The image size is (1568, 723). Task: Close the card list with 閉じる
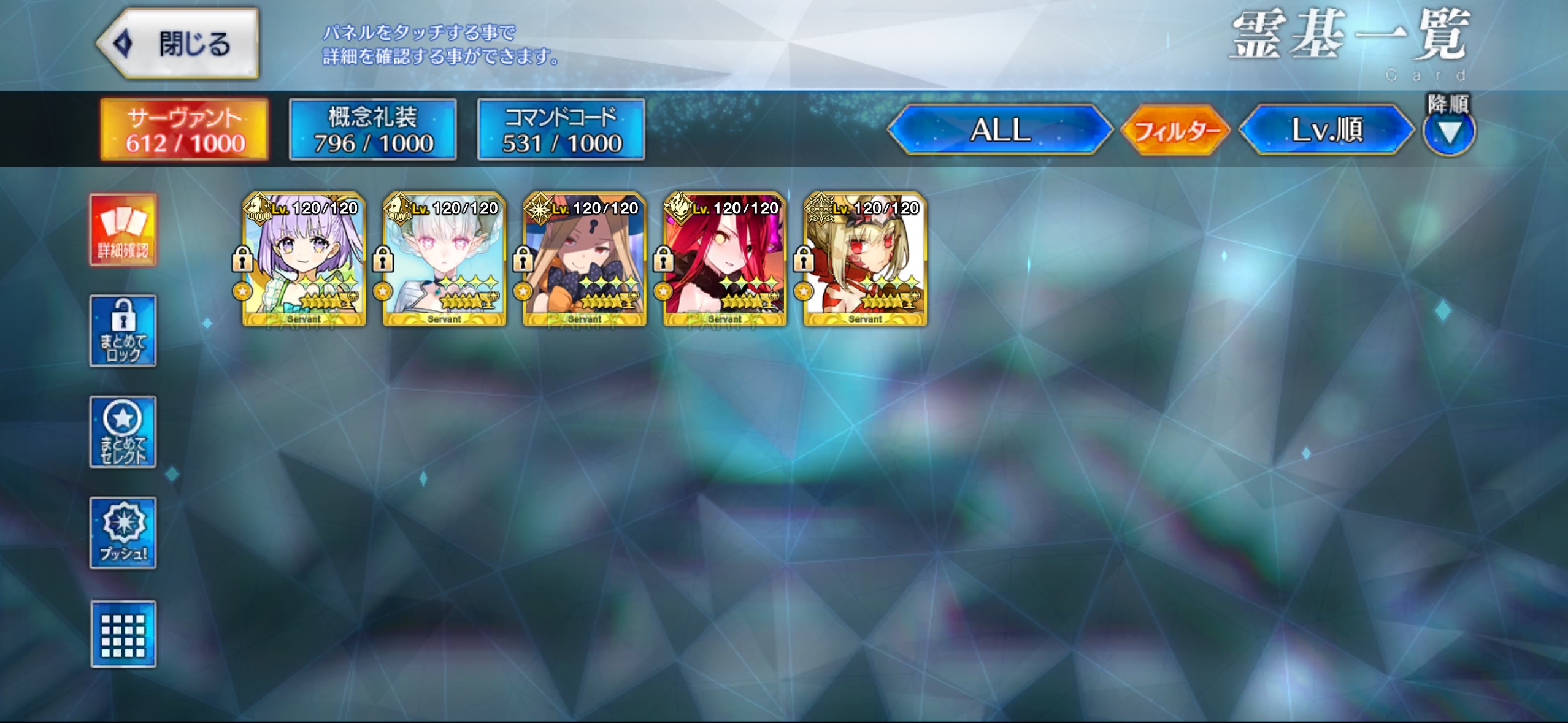pos(178,44)
